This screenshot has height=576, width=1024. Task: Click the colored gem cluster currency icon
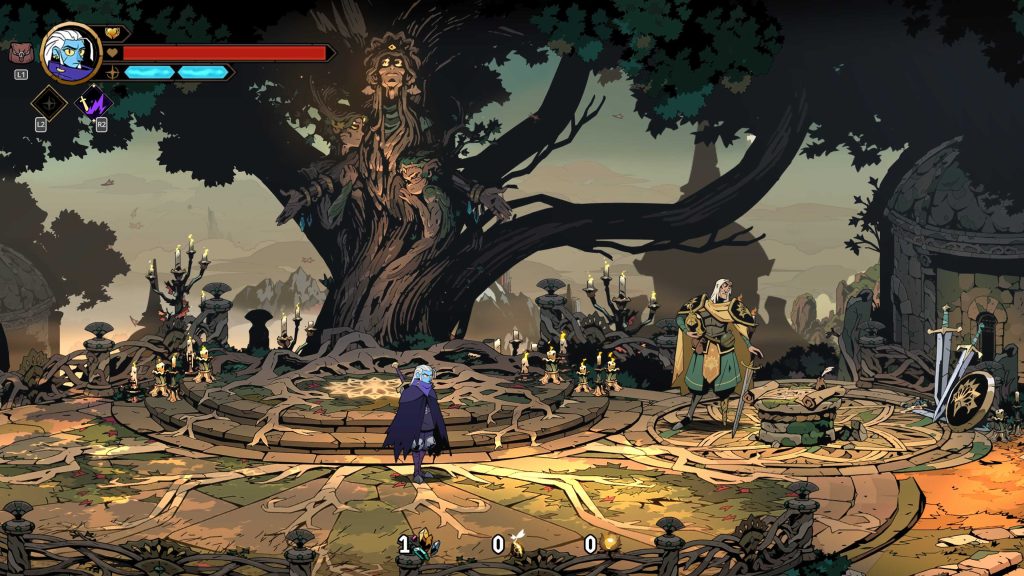click(x=425, y=544)
